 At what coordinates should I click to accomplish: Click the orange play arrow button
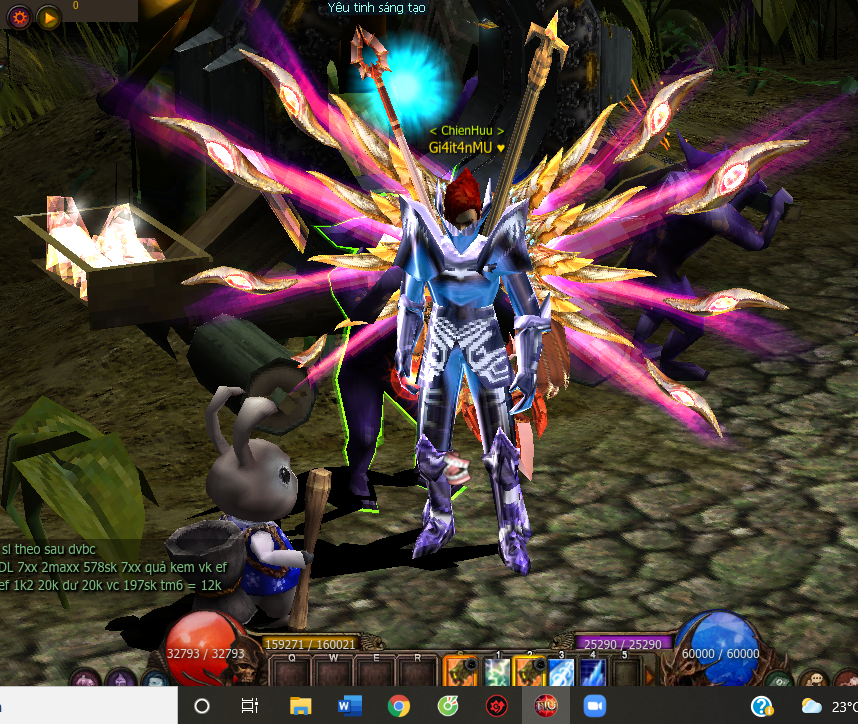[x=47, y=16]
